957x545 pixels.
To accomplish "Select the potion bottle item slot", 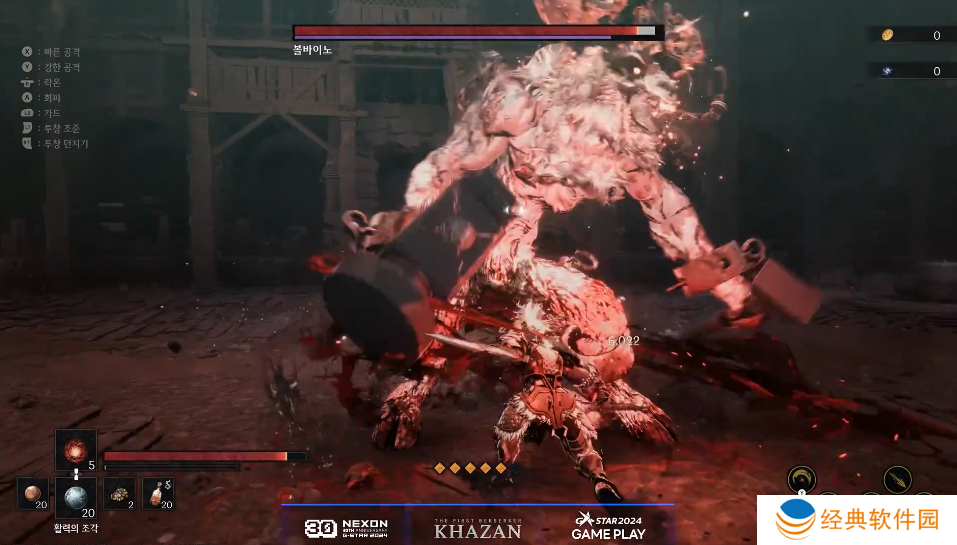I will click(158, 493).
